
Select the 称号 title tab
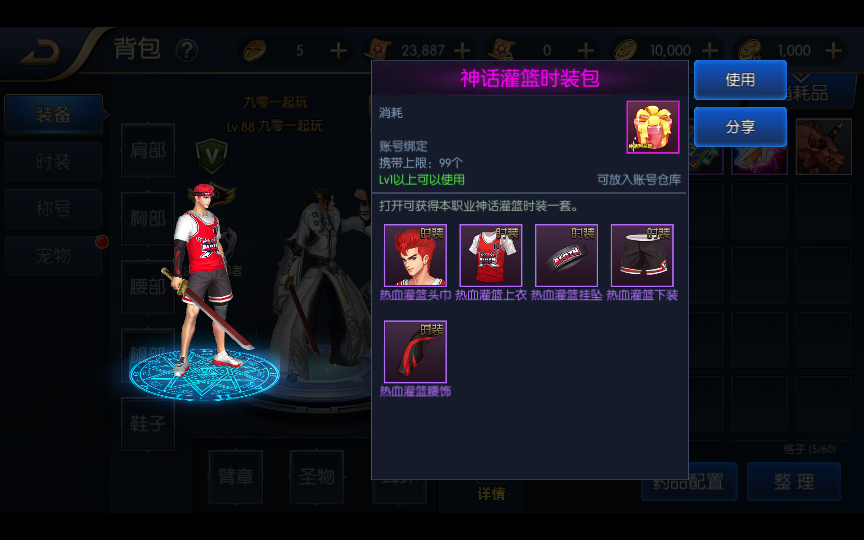(x=53, y=209)
